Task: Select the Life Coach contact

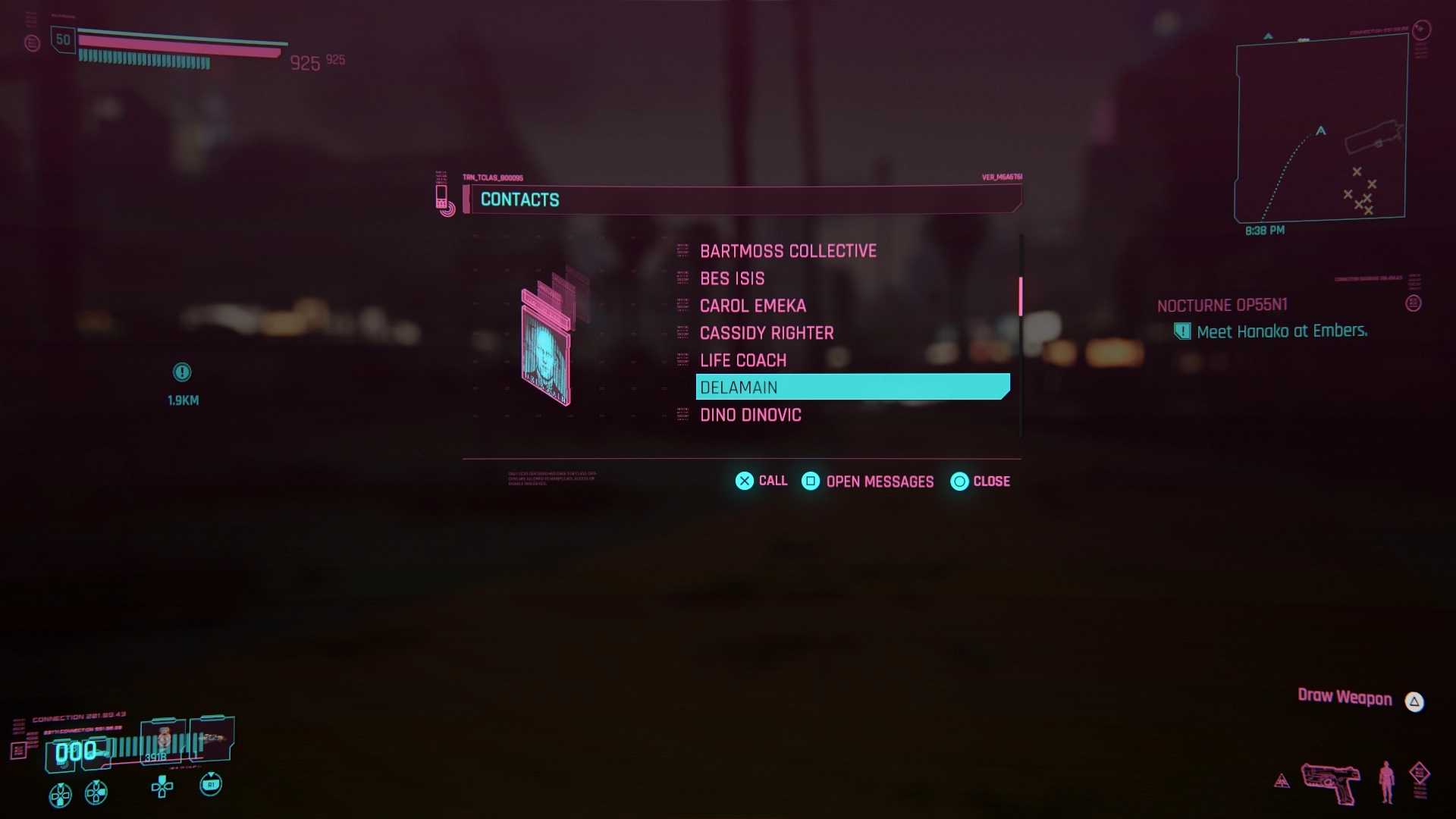Action: click(x=742, y=360)
